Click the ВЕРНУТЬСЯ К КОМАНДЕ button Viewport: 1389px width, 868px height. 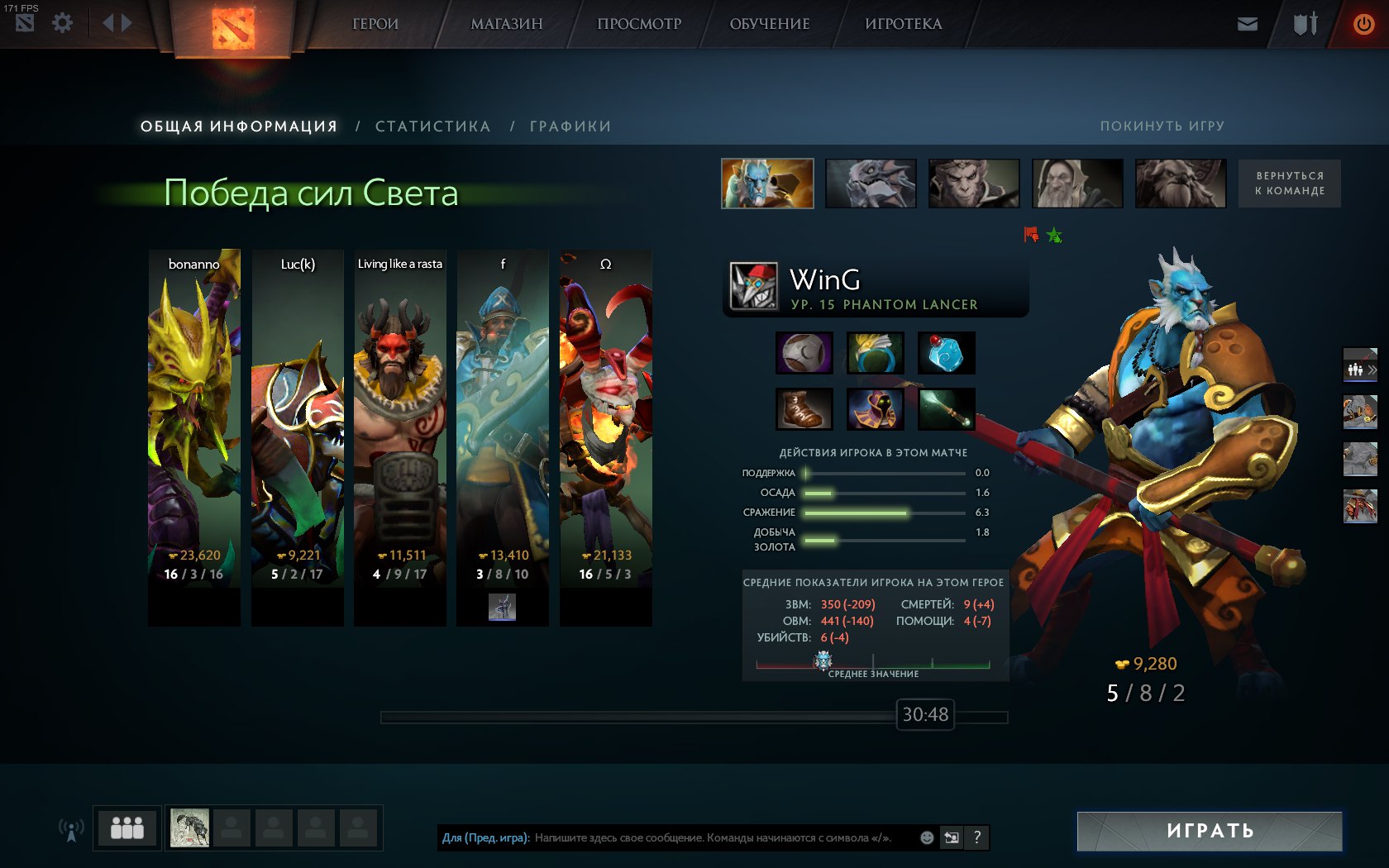tap(1289, 184)
